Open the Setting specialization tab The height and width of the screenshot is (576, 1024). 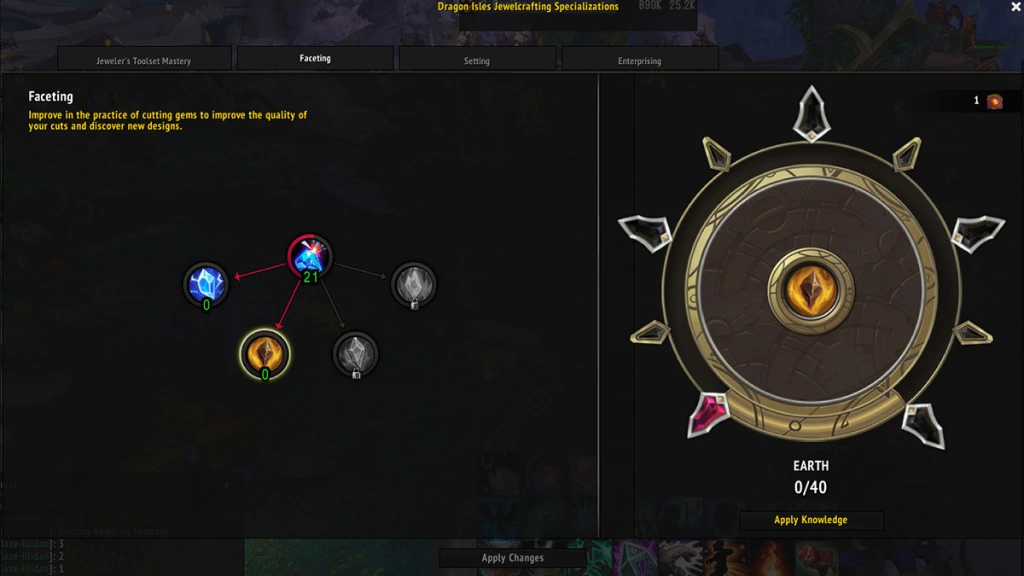pyautogui.click(x=477, y=60)
